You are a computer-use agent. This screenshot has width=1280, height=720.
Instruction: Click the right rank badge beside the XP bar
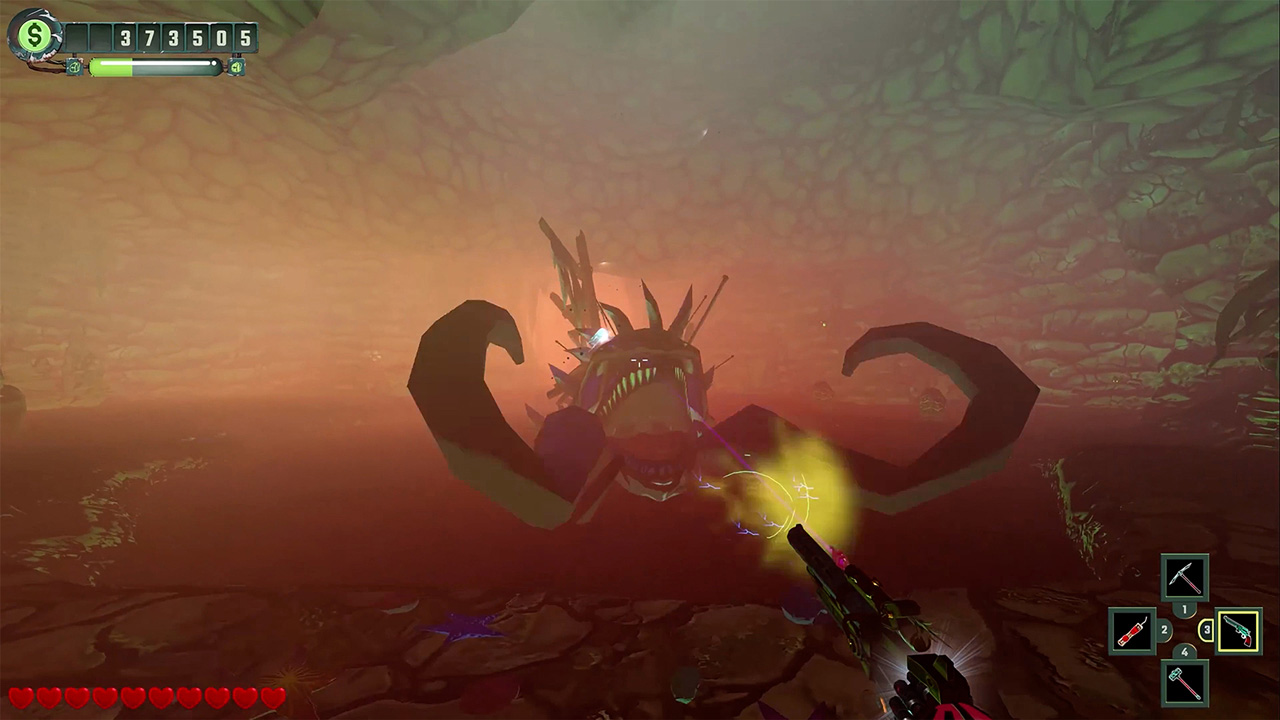coord(236,67)
